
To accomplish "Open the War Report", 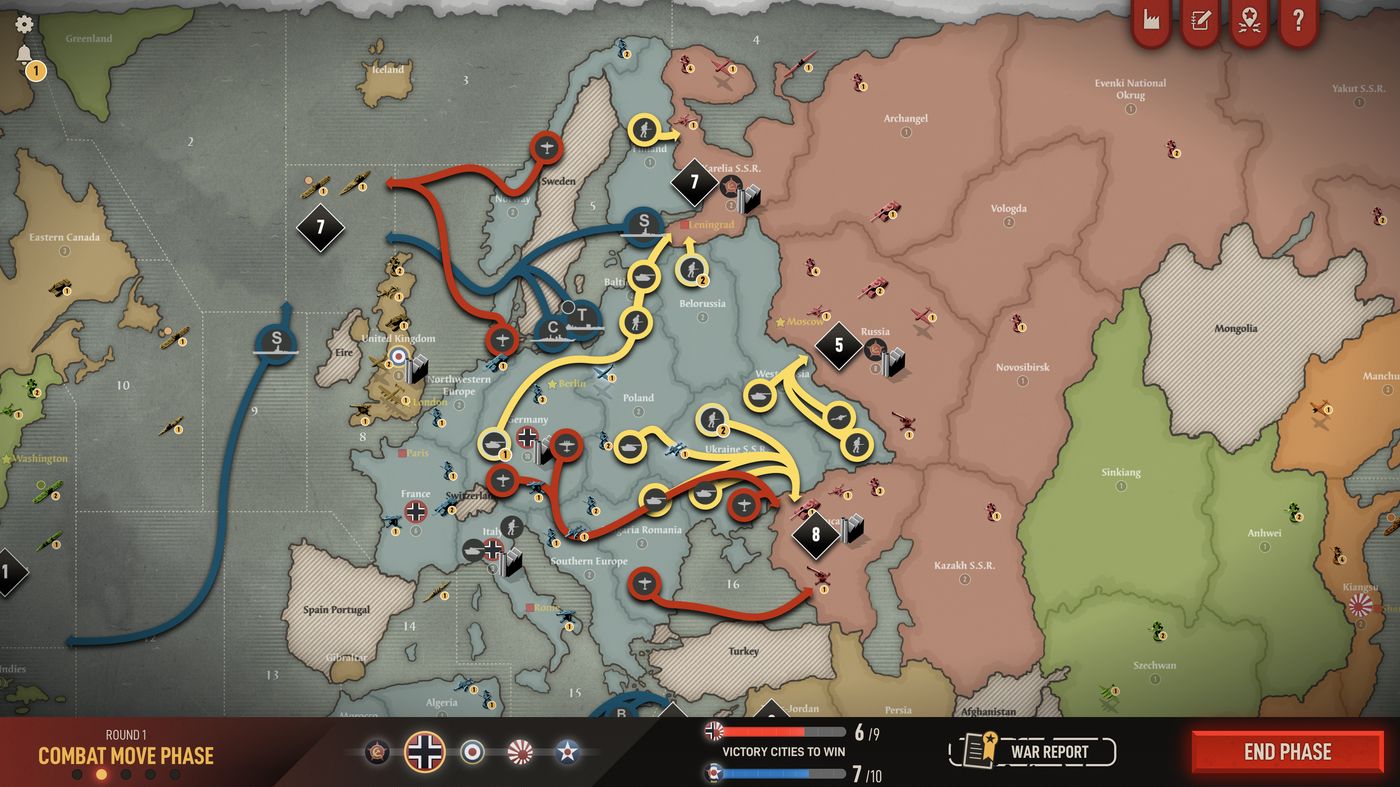I will point(1029,751).
